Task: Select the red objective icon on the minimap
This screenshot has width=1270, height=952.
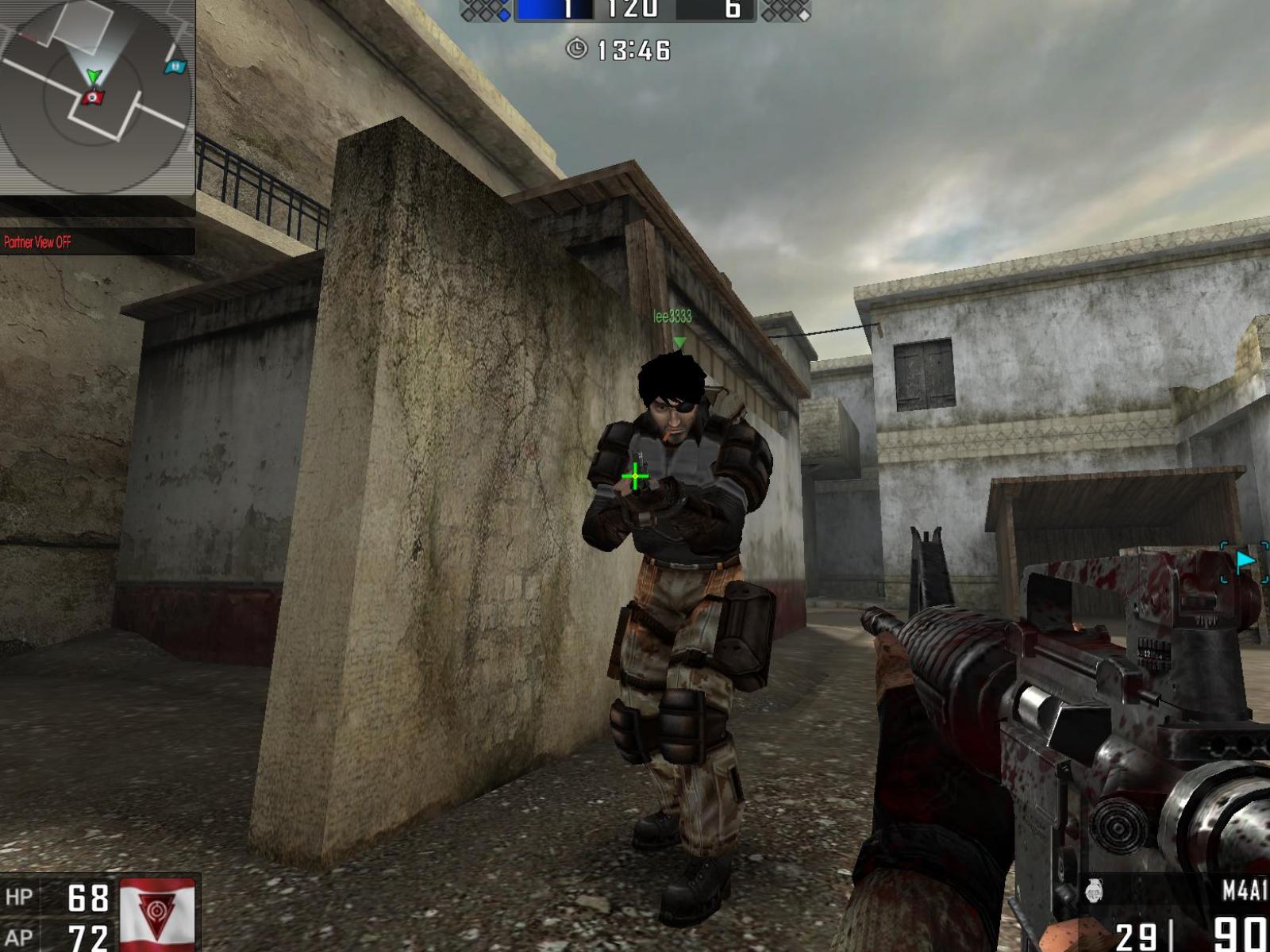Action: pyautogui.click(x=93, y=97)
